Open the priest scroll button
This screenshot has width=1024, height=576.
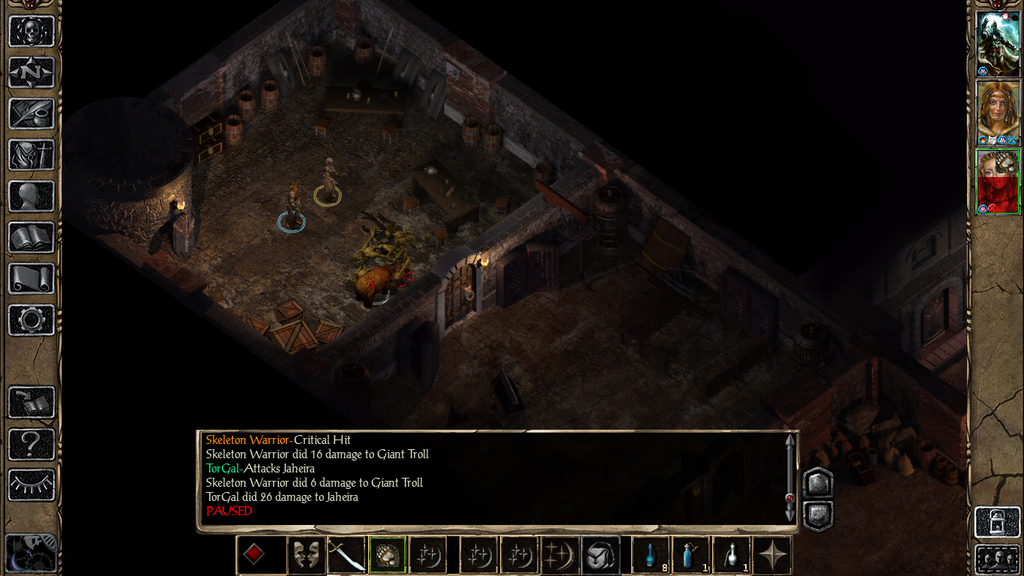pos(31,278)
